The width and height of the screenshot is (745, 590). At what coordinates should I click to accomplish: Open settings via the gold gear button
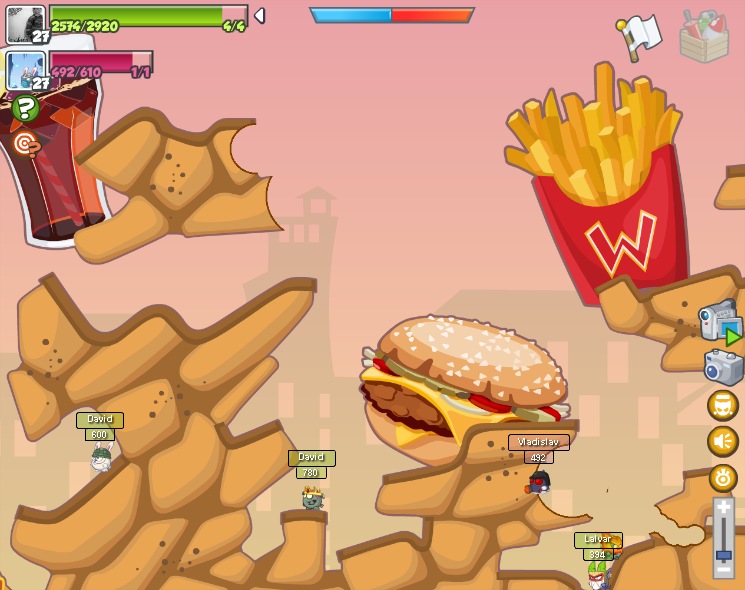[722, 477]
